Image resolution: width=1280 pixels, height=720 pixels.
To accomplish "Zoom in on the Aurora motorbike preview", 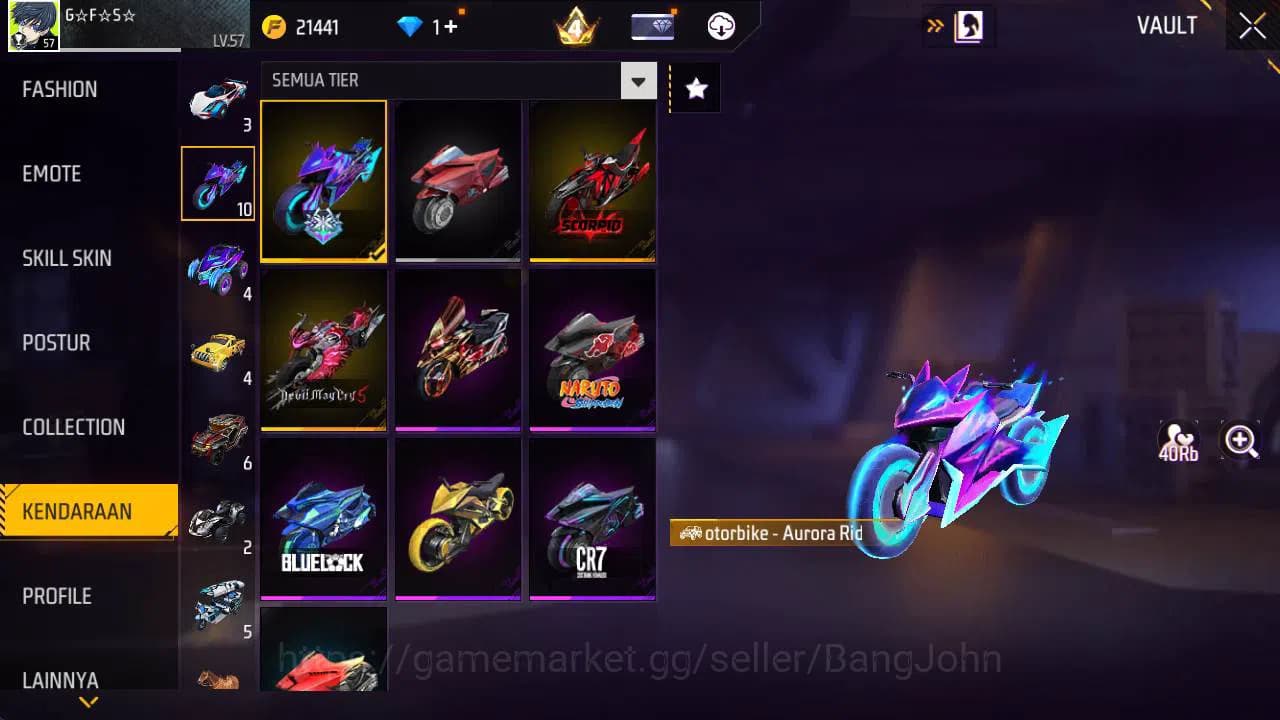I will (1240, 440).
